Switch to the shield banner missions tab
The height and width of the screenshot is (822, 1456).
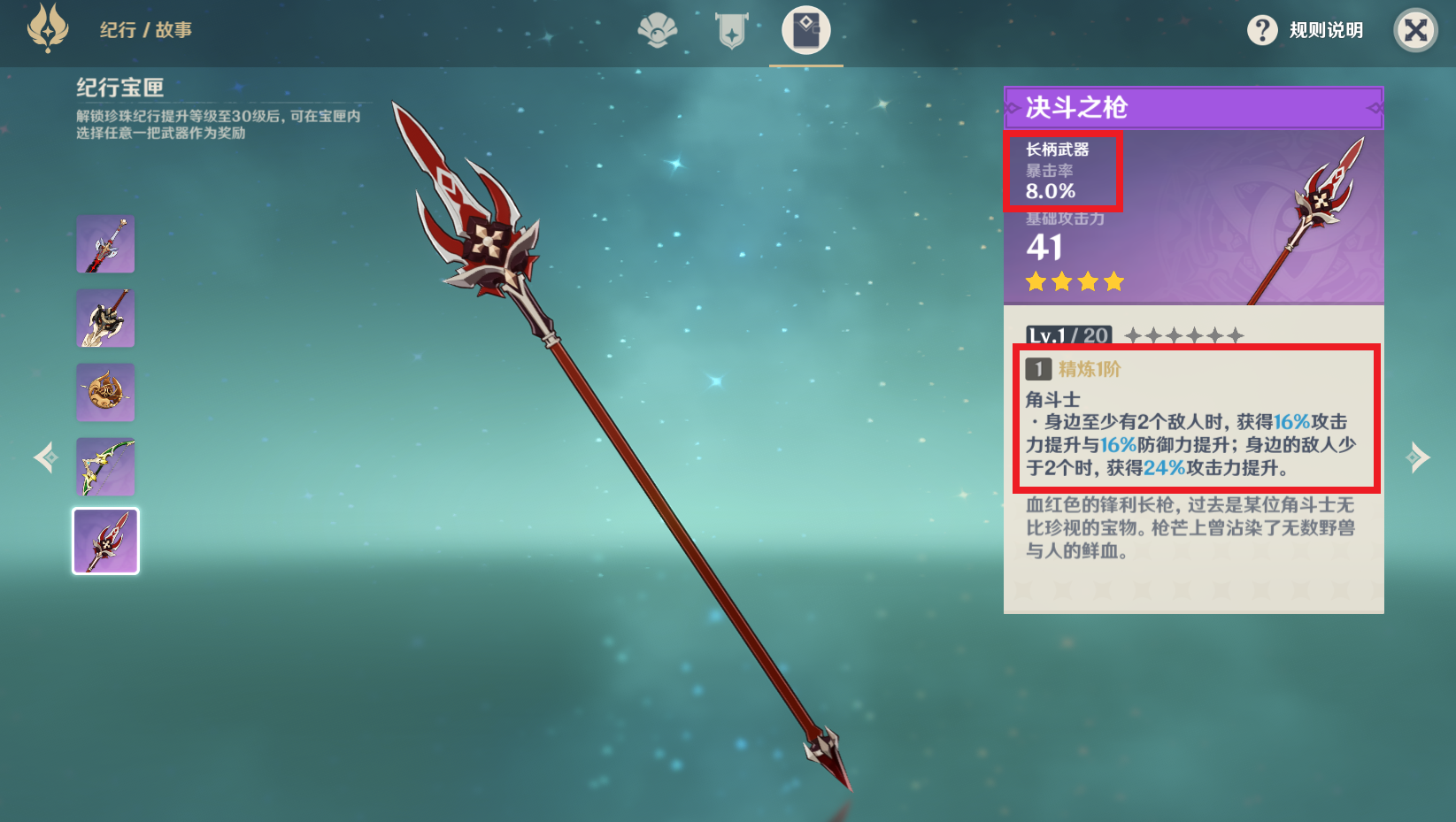(x=732, y=31)
